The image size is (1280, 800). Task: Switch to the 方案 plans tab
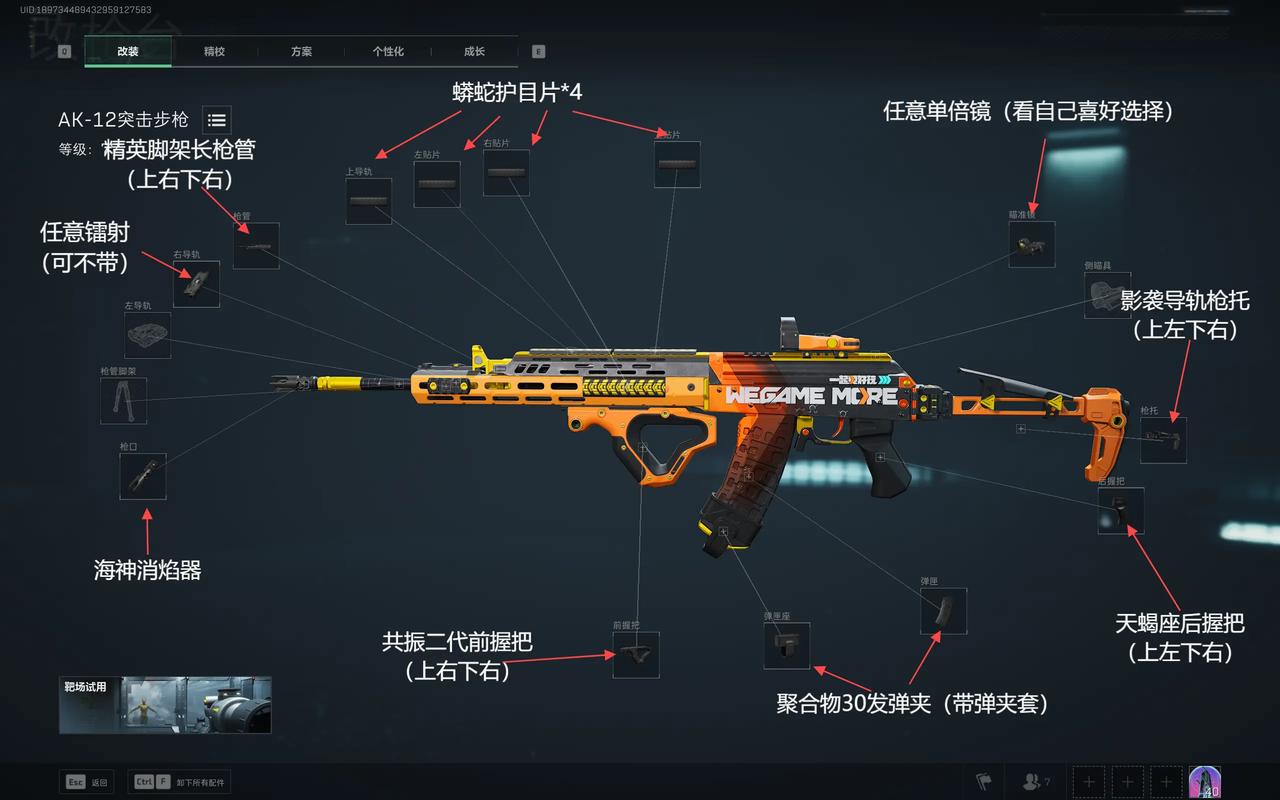coord(300,51)
